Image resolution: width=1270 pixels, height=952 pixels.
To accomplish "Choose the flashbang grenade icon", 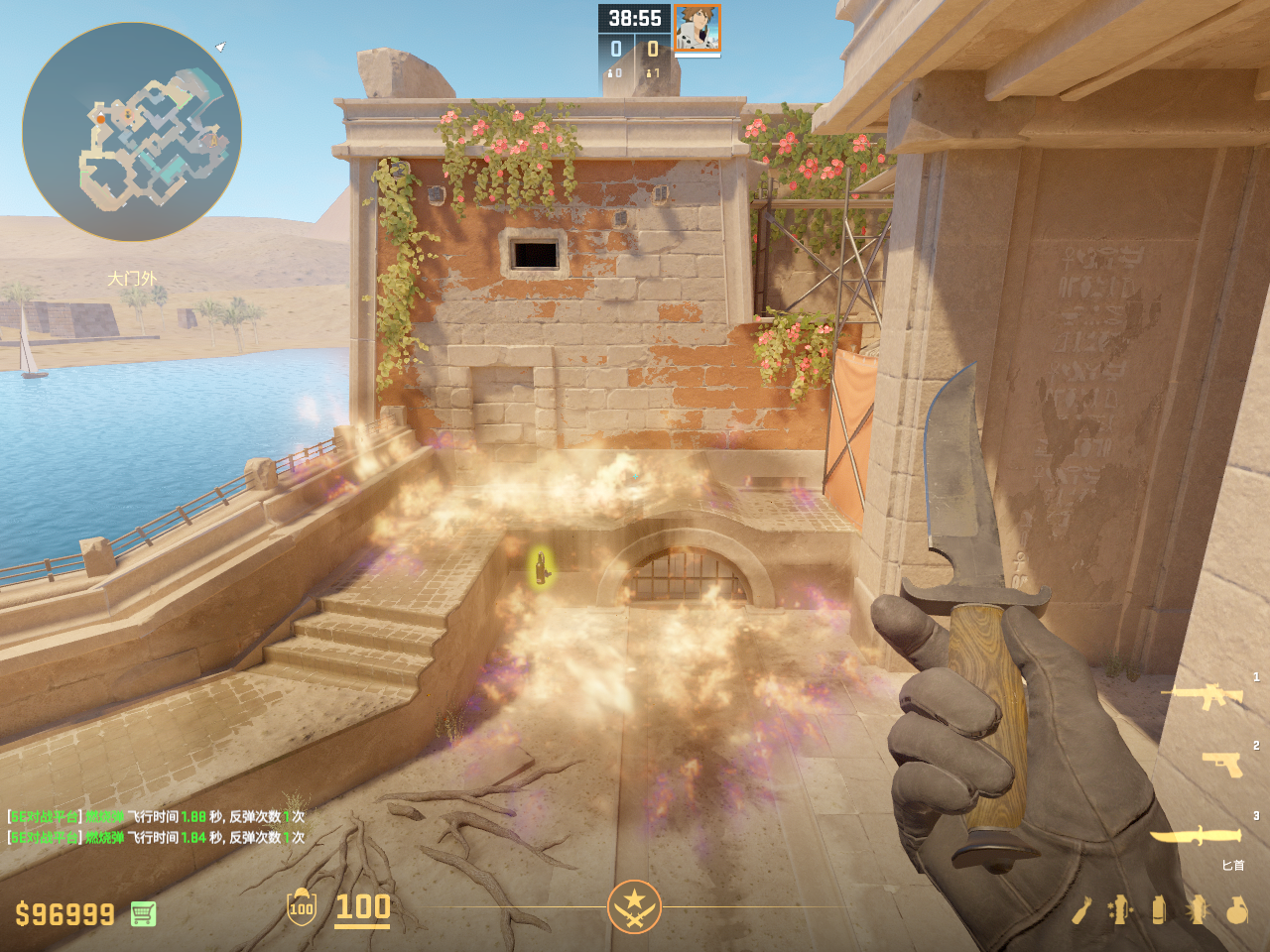I will pyautogui.click(x=1198, y=909).
